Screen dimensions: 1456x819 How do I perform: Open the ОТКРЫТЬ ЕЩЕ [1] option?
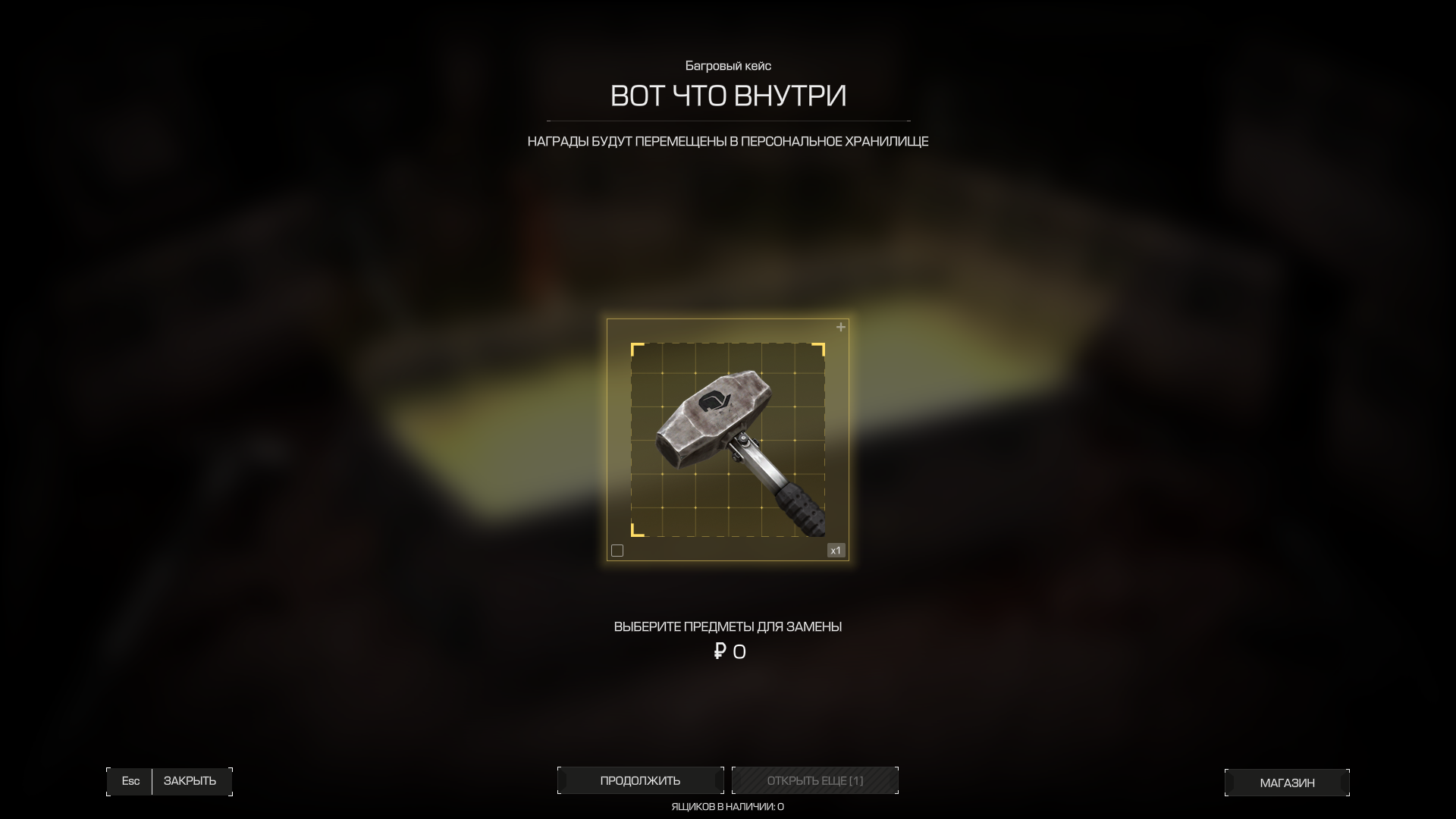point(814,780)
